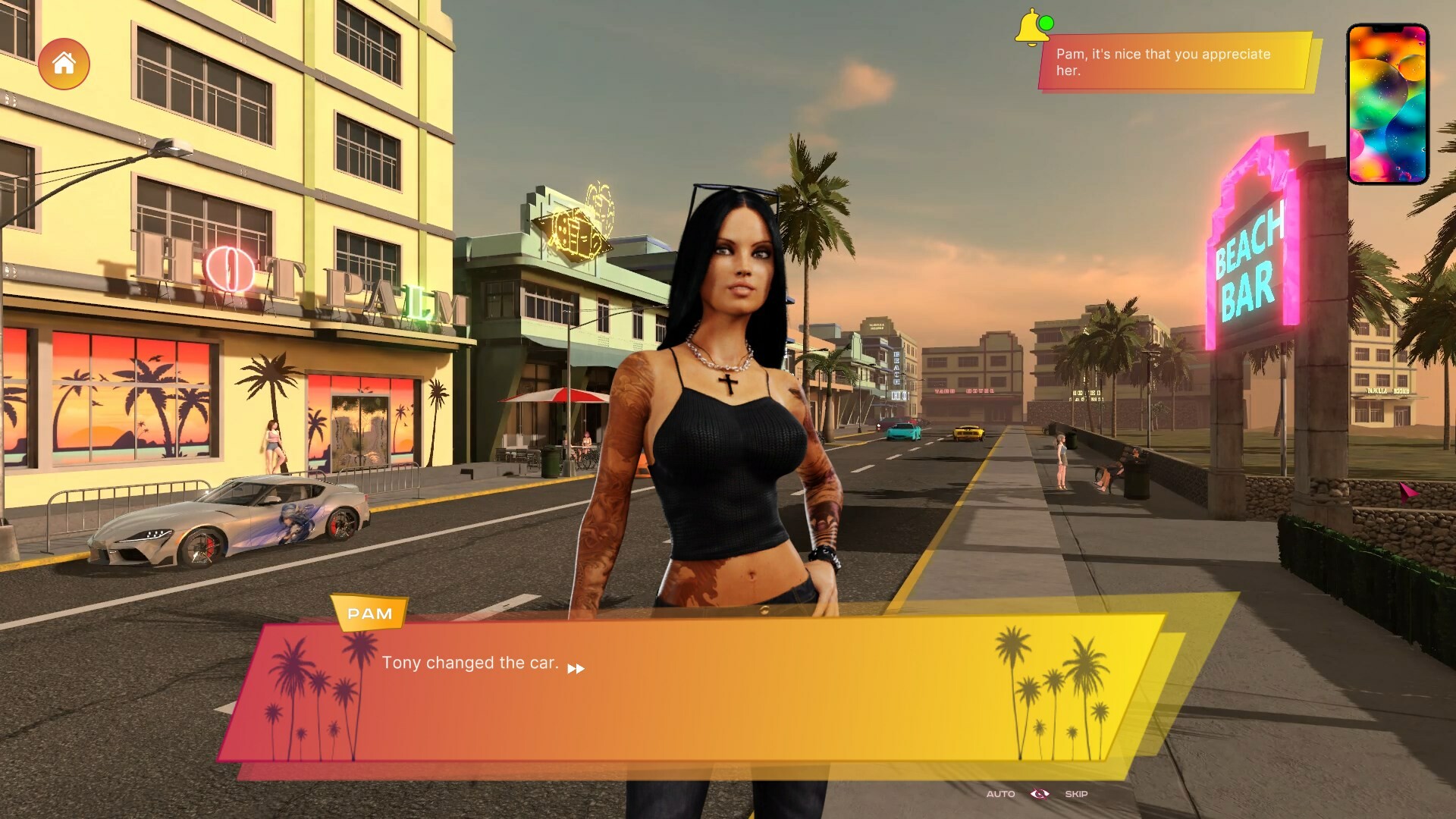Open the smartphone in the top right corner
1456x819 pixels.
click(1385, 102)
